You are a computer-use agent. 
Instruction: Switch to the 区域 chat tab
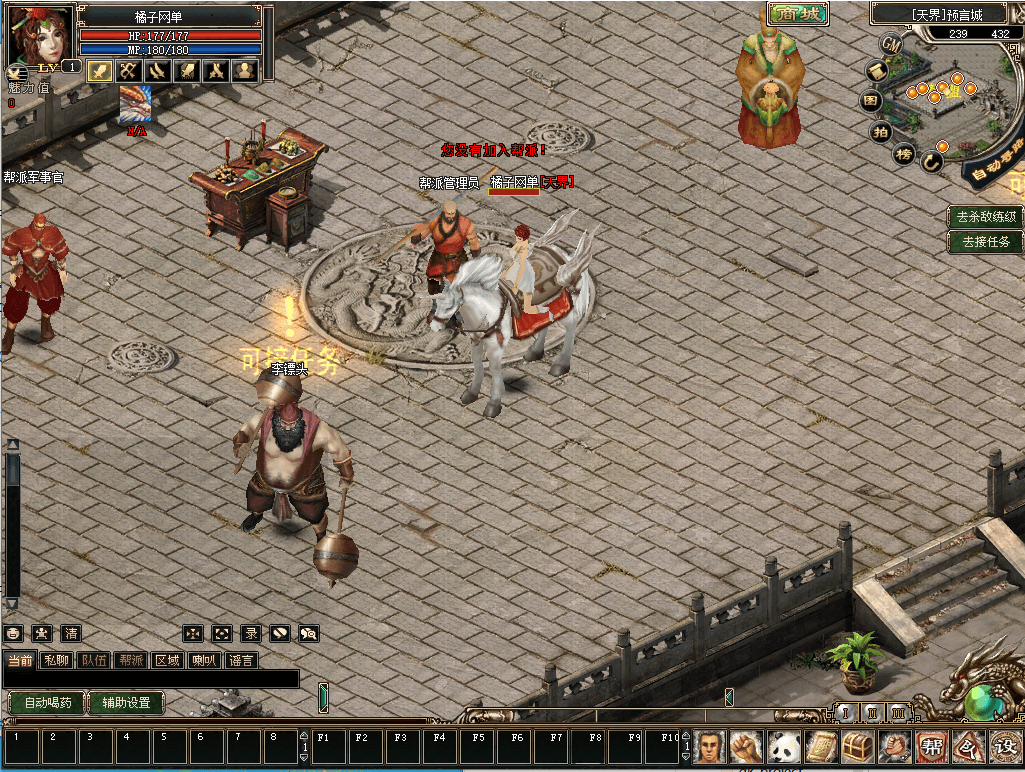click(x=168, y=660)
